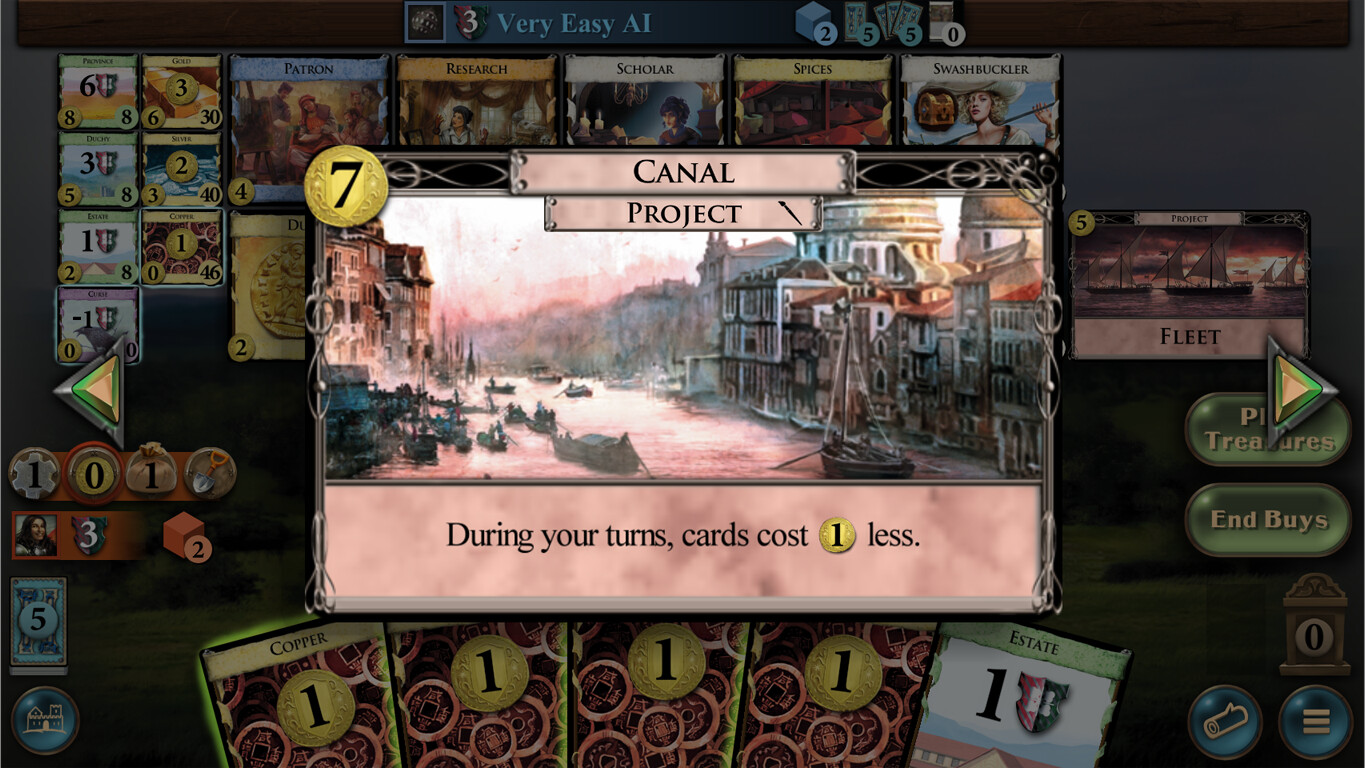Buy the Fleet project card
The image size is (1365, 768).
click(x=1188, y=280)
